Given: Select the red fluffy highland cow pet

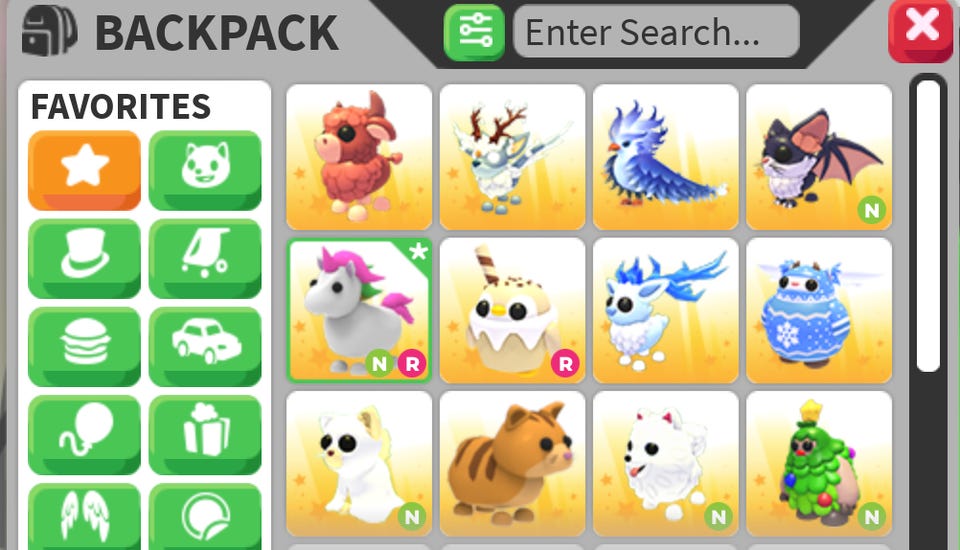Looking at the screenshot, I should click(x=359, y=157).
